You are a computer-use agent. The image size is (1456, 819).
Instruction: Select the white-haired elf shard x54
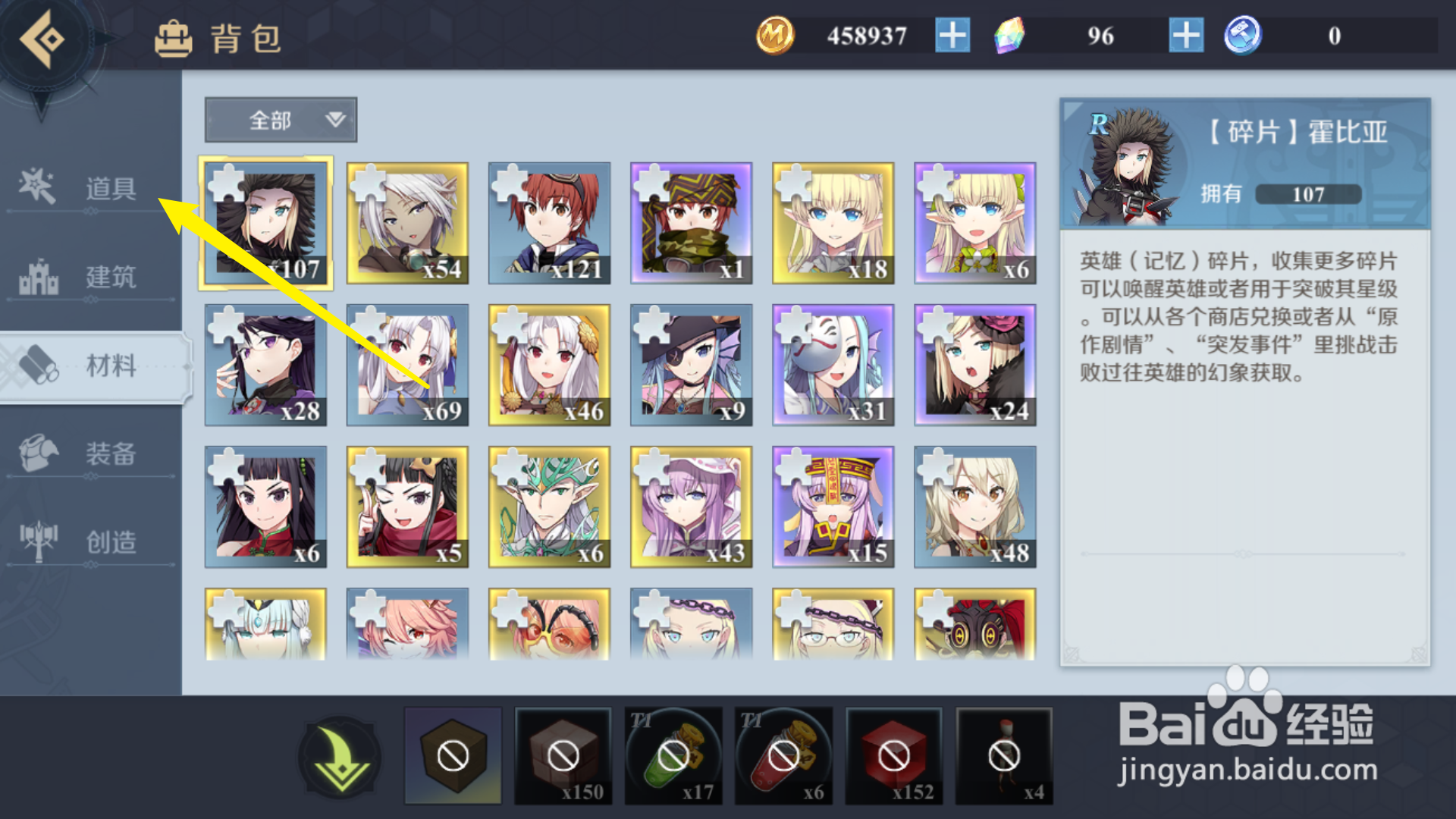pos(407,223)
